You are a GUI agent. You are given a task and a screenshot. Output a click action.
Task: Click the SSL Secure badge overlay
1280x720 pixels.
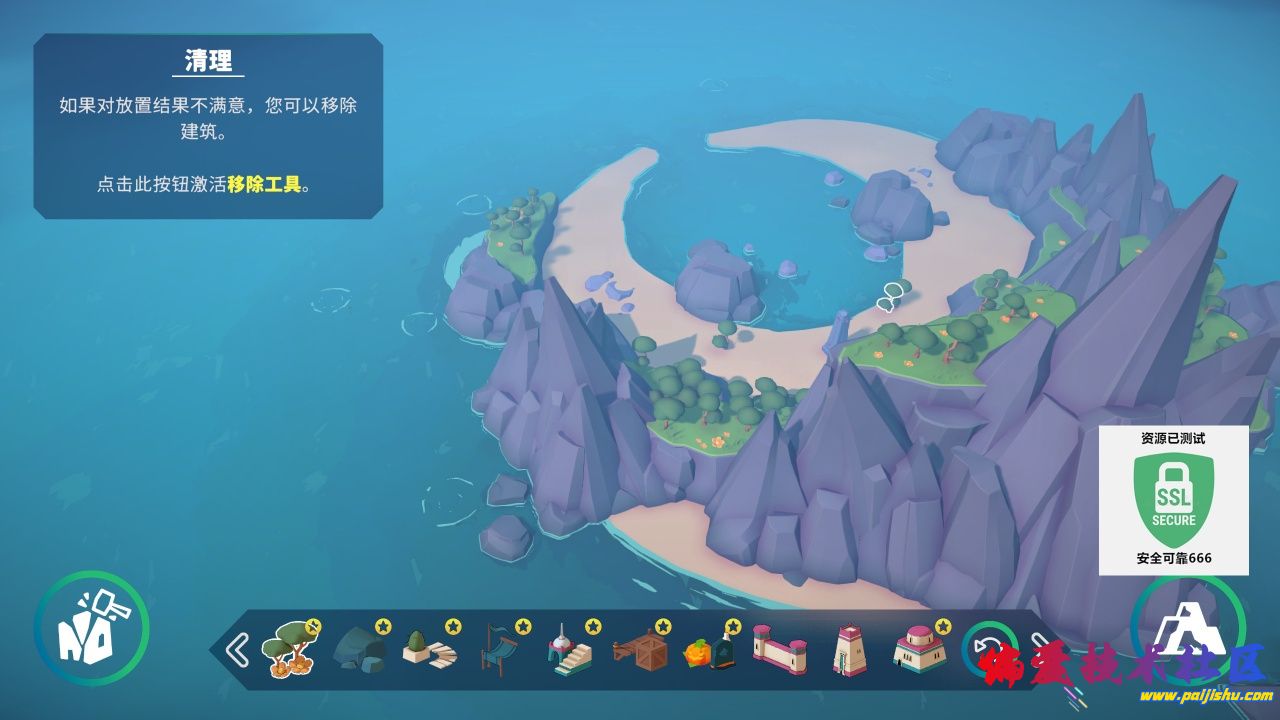[1173, 500]
